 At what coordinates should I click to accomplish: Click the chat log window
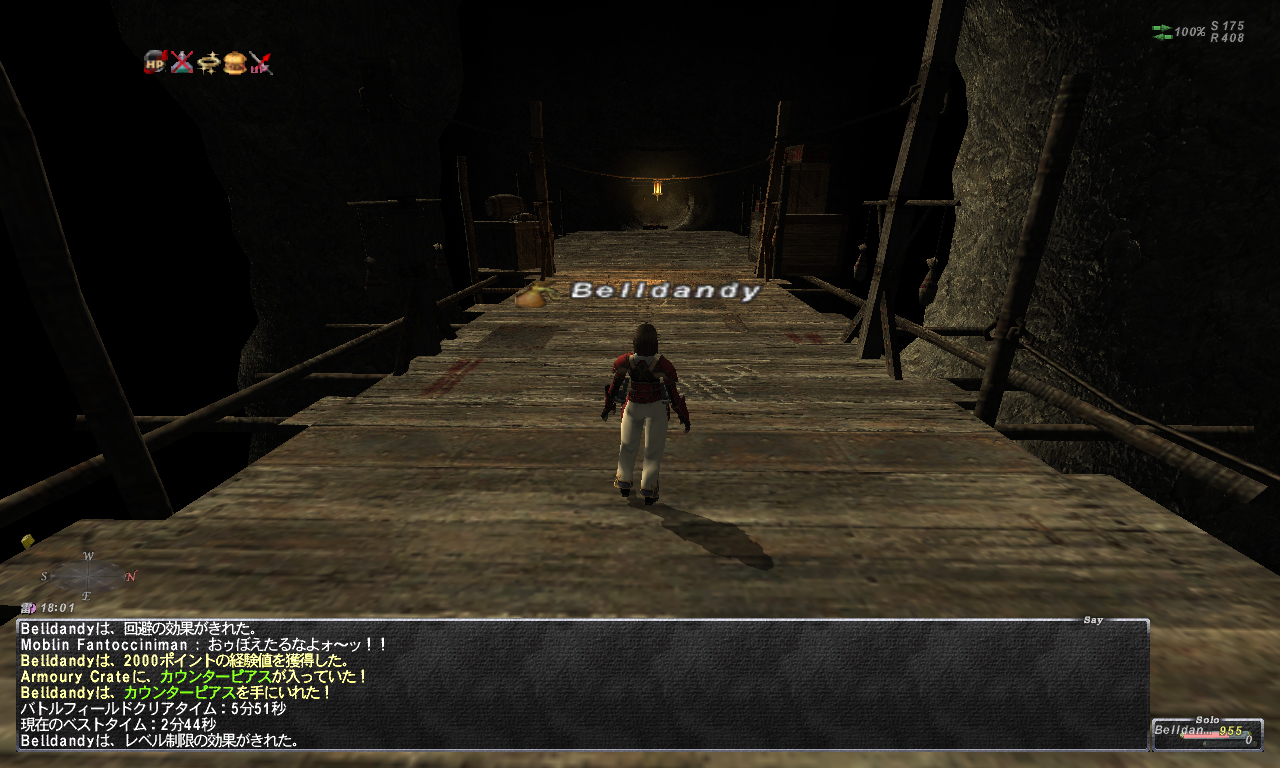coord(582,685)
